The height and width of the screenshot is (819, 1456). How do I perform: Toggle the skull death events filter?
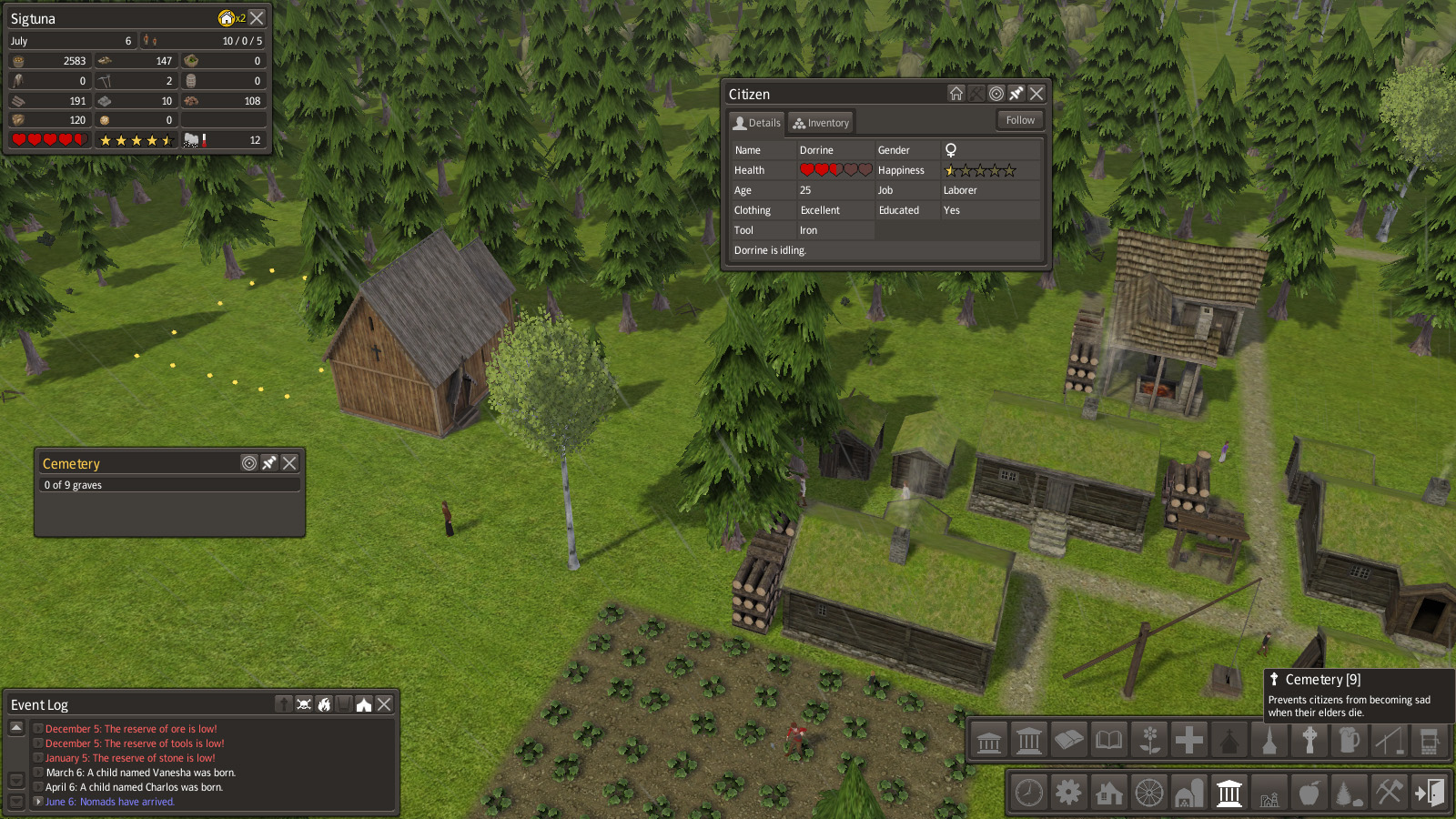(304, 704)
